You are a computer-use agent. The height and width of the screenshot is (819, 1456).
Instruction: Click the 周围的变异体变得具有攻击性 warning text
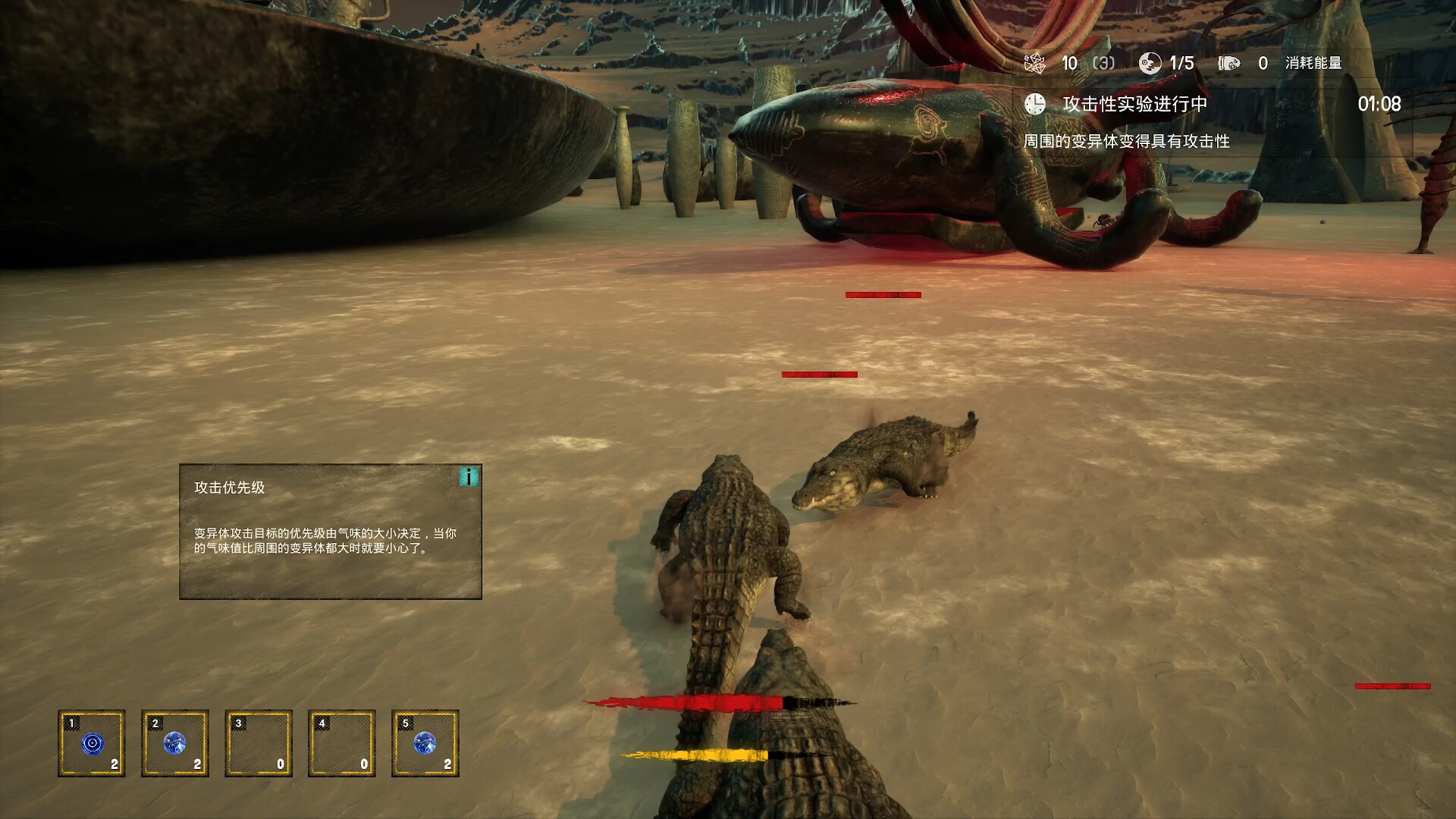[x=1131, y=140]
